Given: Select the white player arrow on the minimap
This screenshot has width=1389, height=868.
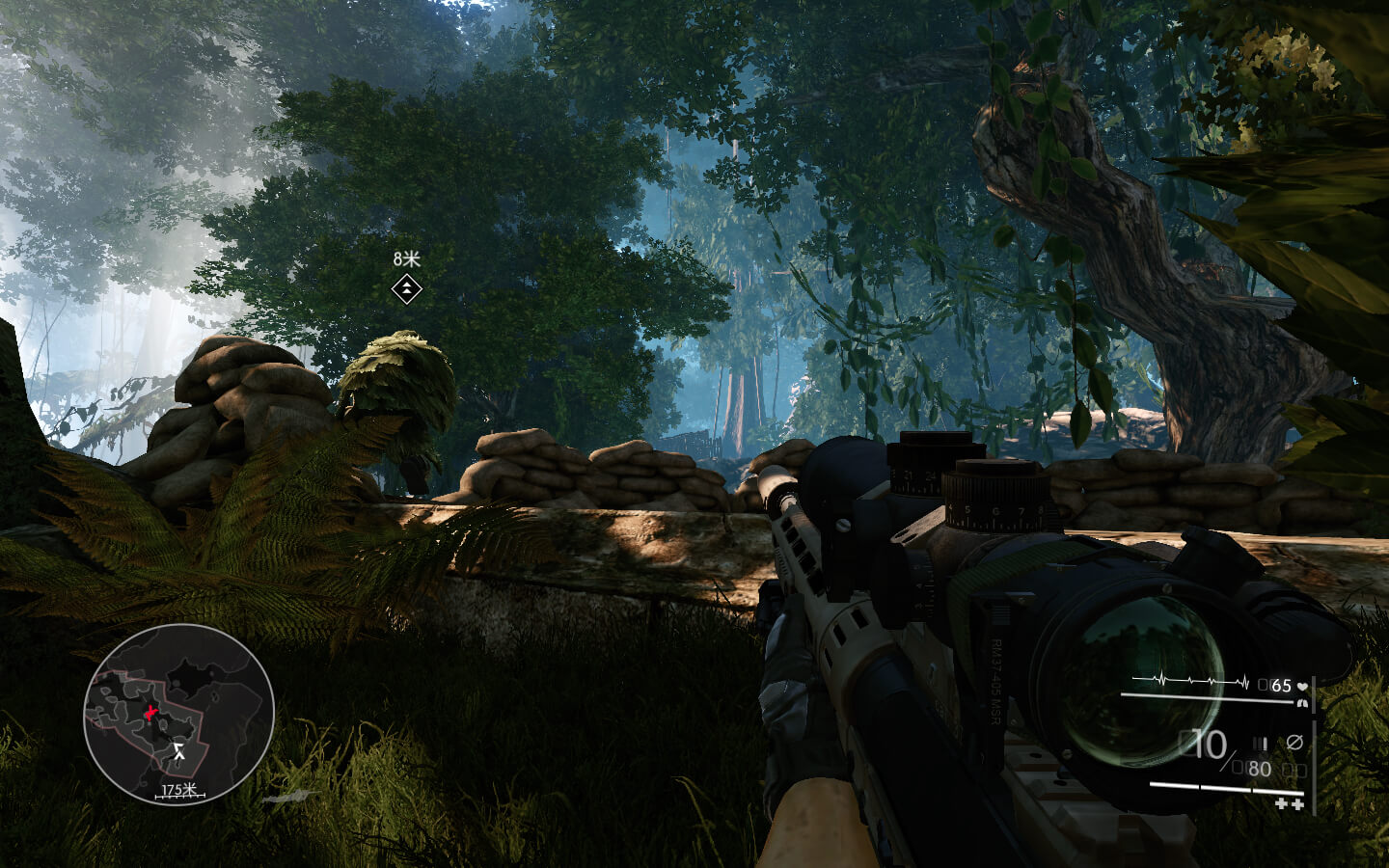Looking at the screenshot, I should (179, 752).
